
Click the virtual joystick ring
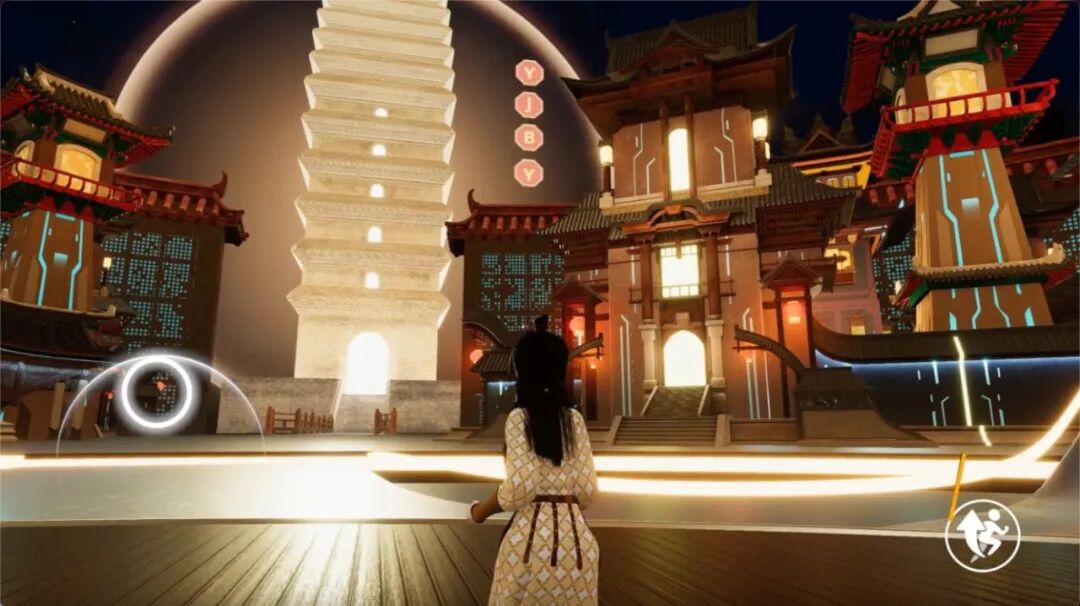tap(156, 393)
